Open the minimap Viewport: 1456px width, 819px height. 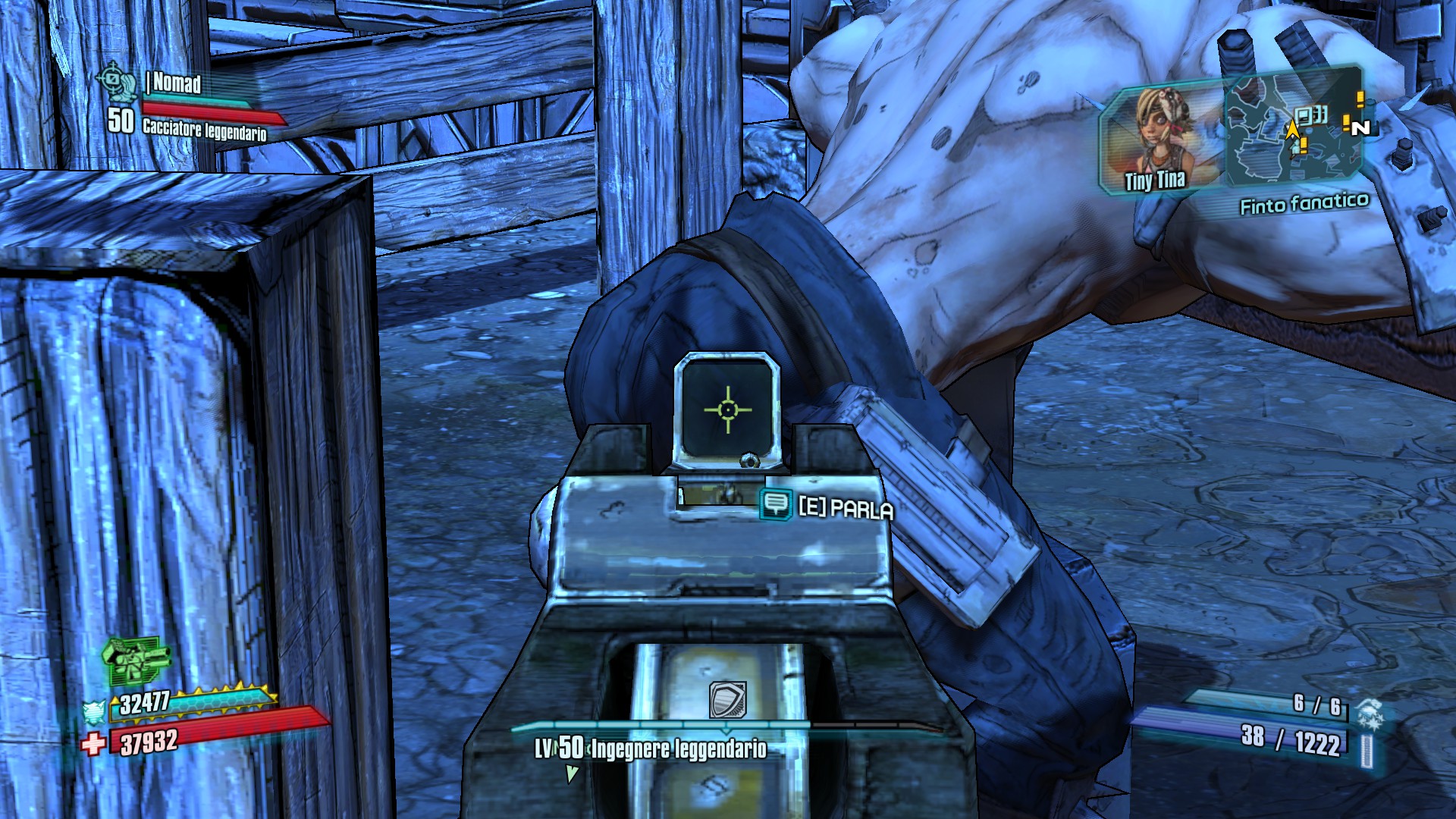click(x=1294, y=127)
